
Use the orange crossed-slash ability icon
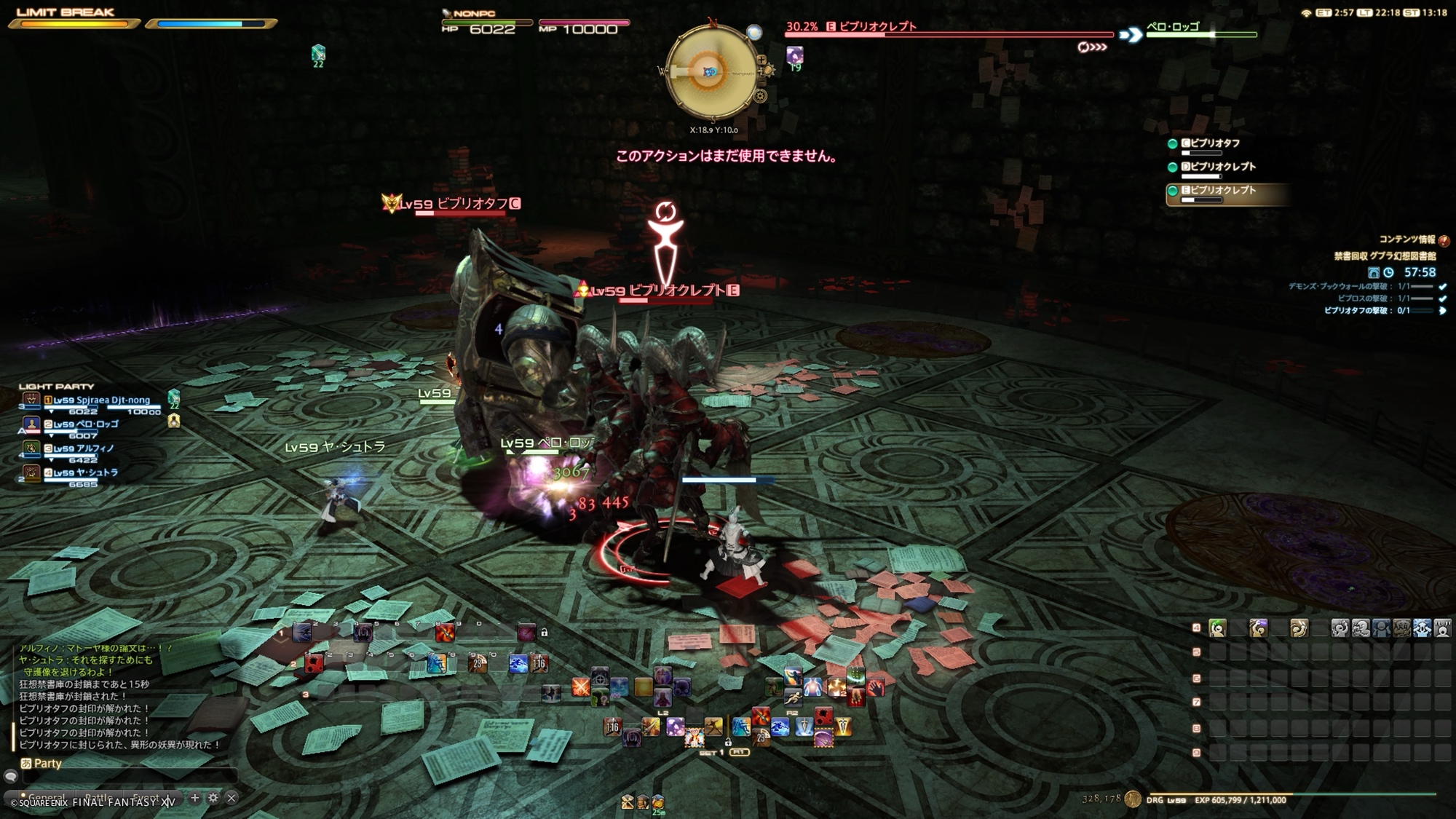coord(580,687)
